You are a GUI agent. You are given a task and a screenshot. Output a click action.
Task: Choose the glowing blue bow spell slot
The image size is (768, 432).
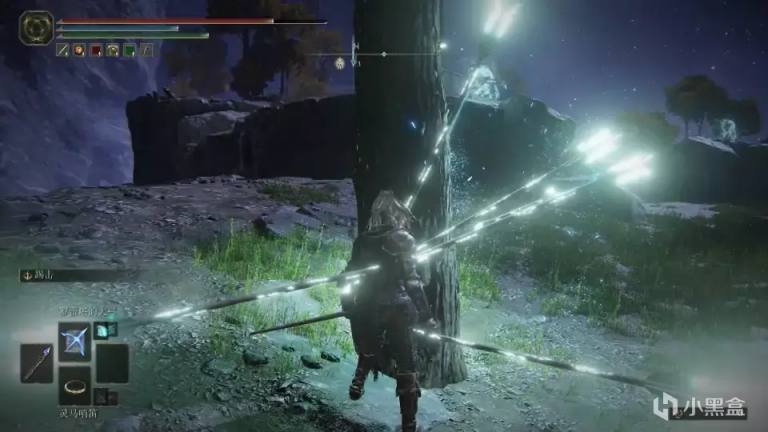click(75, 342)
